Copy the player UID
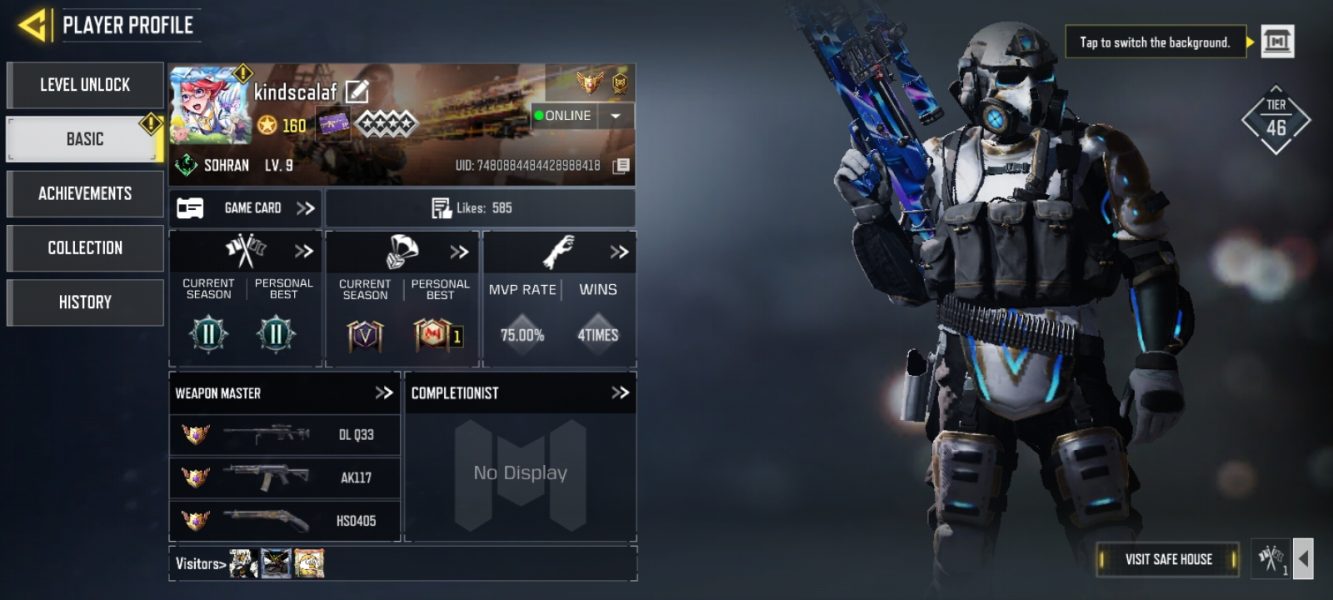Viewport: 1333px width, 600px height. tap(621, 165)
